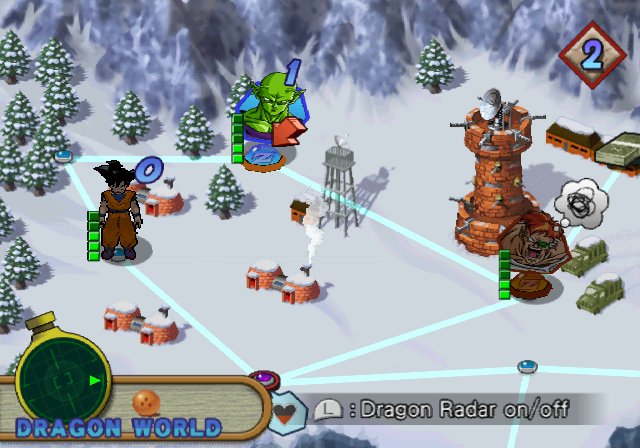Select the Goku board piece

click(x=120, y=214)
